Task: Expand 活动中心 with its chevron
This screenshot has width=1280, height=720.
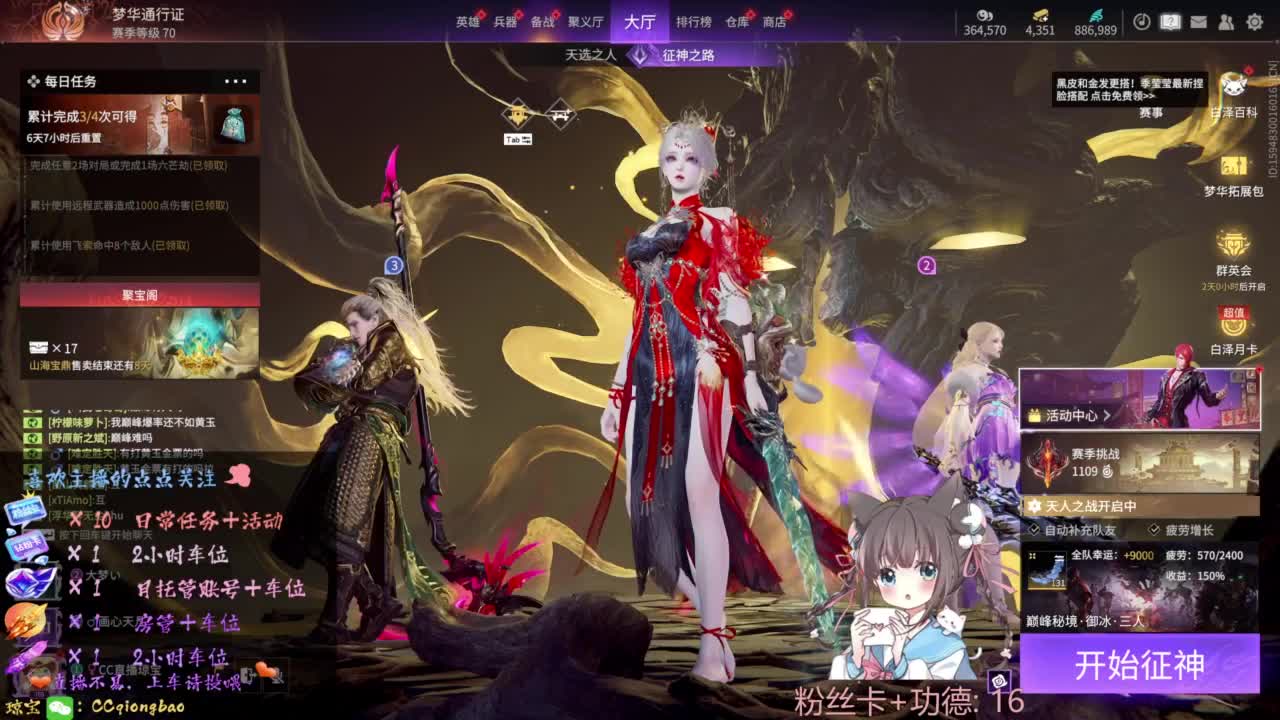Action: (1109, 416)
